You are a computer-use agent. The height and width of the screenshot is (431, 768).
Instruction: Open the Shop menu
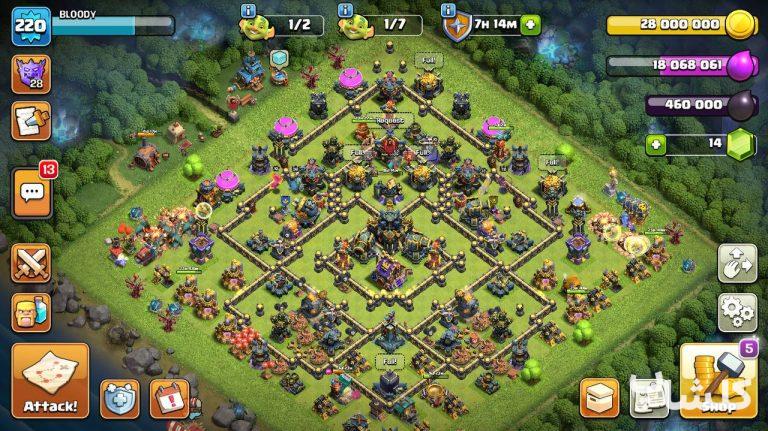point(718,381)
